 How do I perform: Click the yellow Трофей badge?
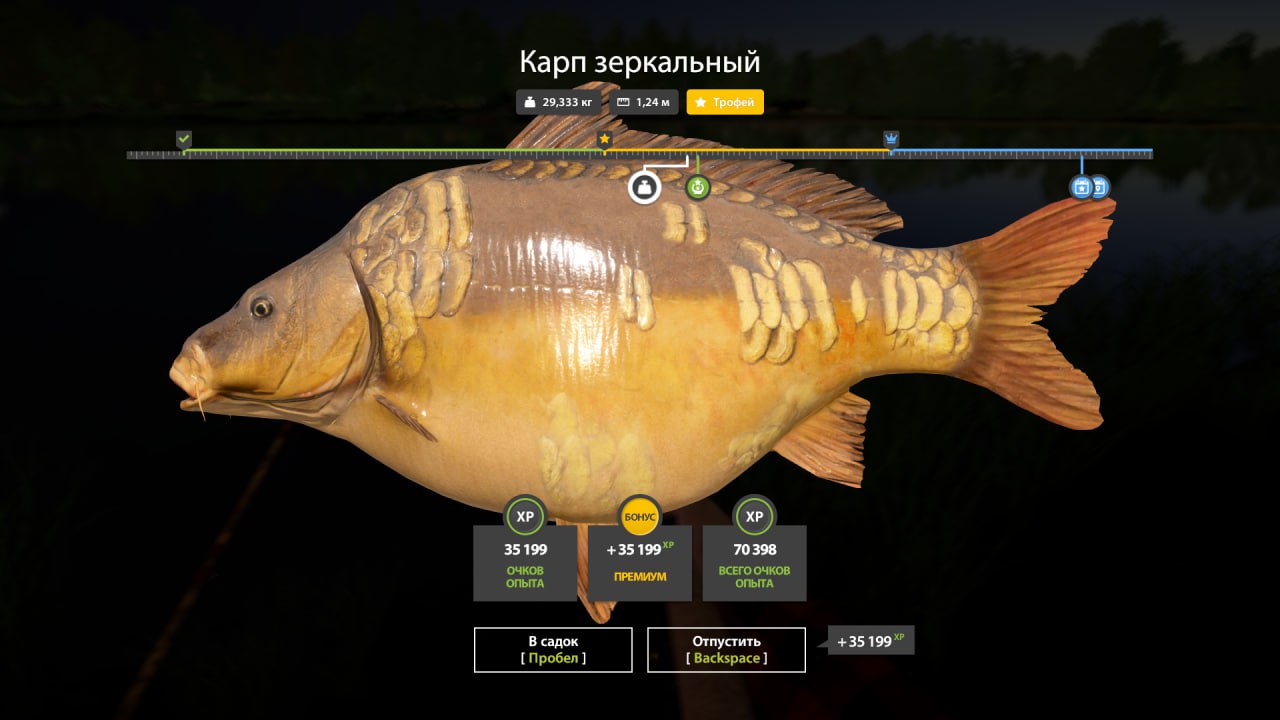point(725,102)
